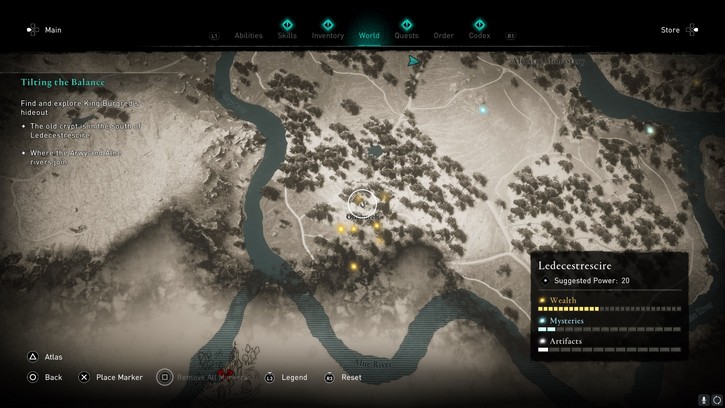The image size is (725, 408).
Task: Open the Codex tab
Action: click(x=480, y=35)
